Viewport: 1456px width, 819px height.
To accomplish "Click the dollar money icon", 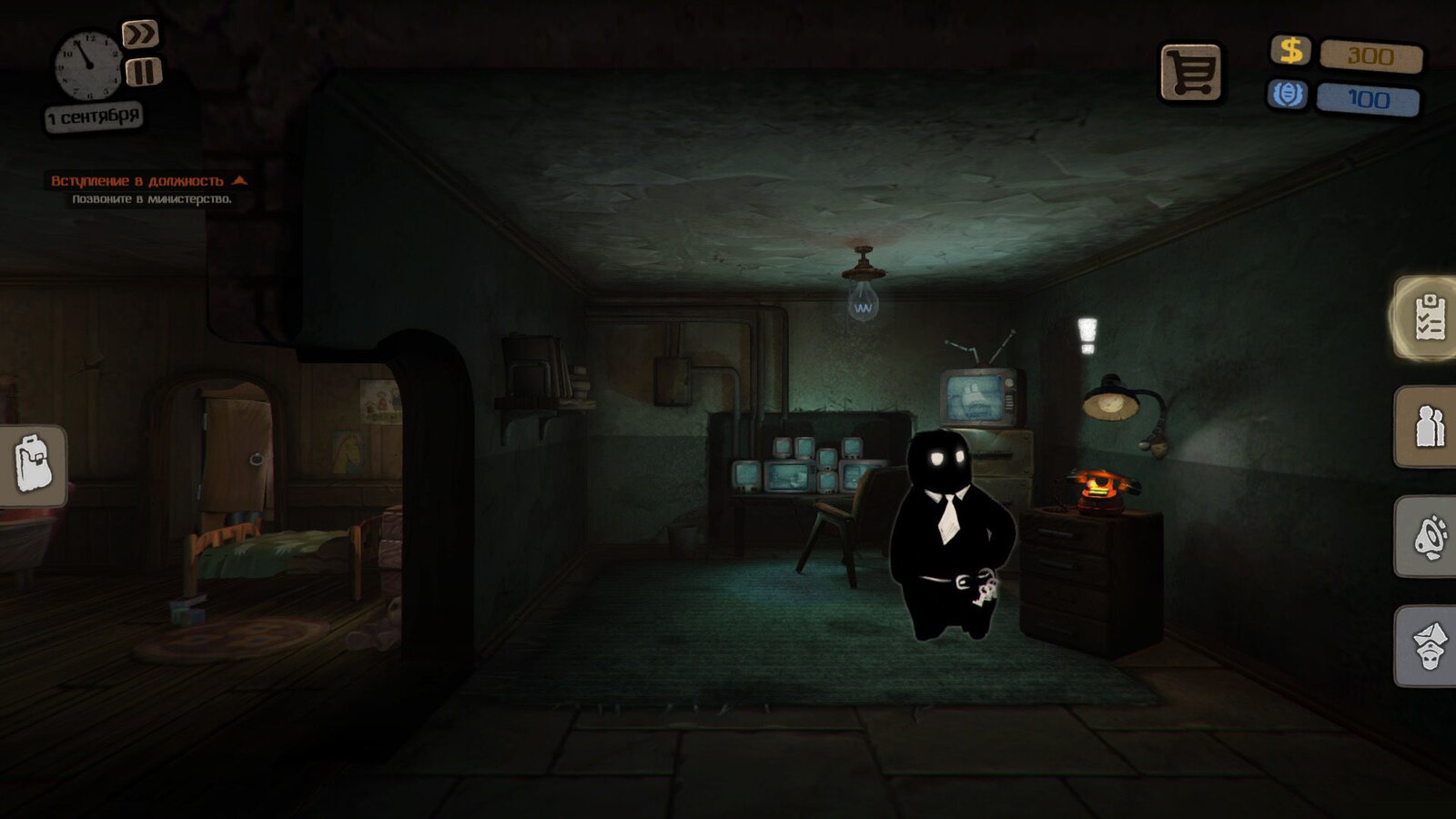I will [1290, 50].
